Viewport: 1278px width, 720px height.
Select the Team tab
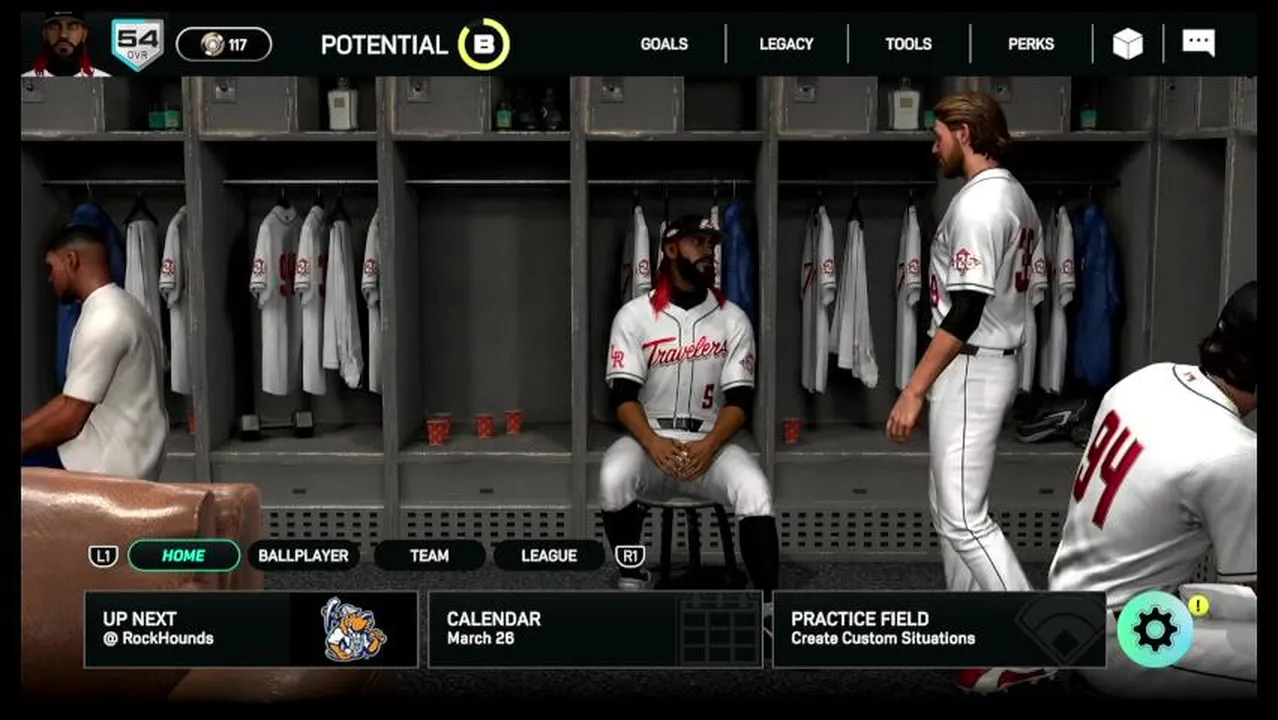tap(429, 556)
